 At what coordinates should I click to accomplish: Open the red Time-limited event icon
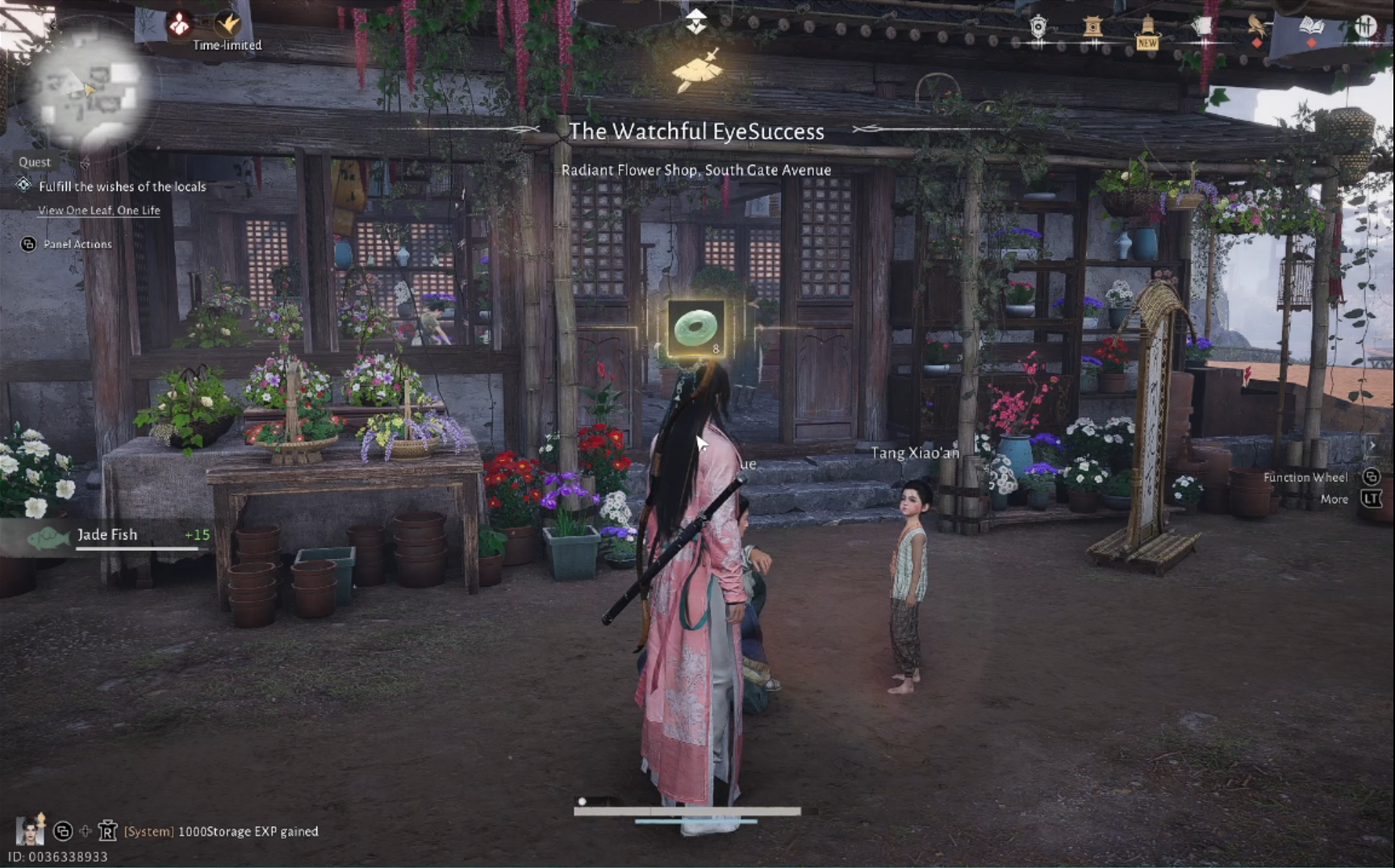[x=178, y=25]
